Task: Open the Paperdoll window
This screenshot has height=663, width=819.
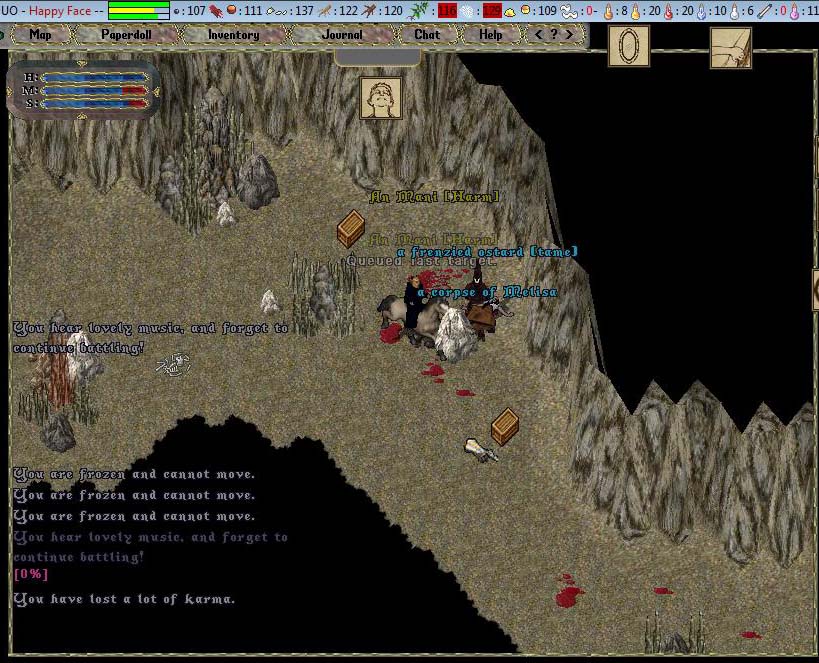Action: (125, 34)
